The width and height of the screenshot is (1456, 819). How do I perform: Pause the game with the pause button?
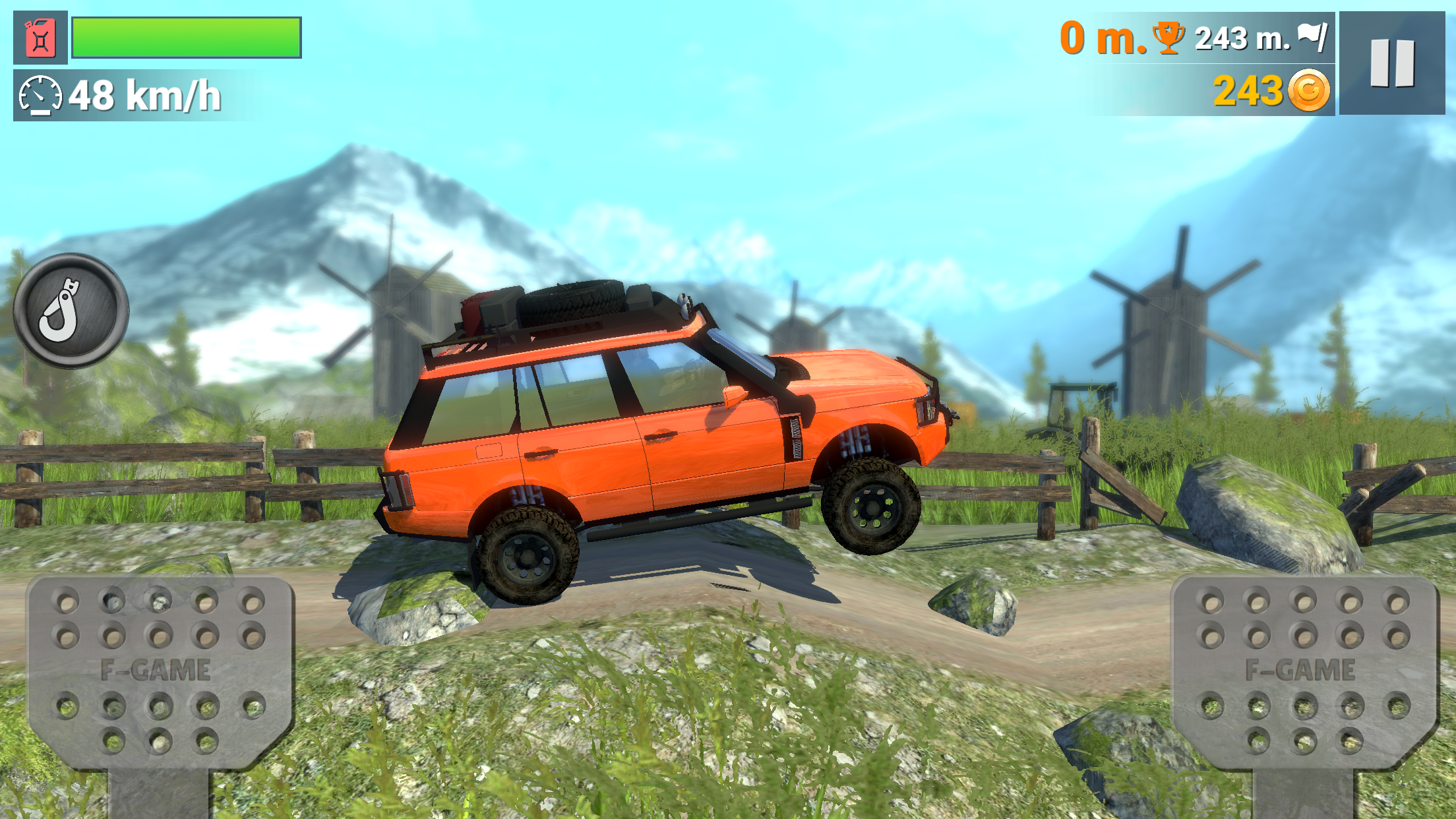[1393, 63]
